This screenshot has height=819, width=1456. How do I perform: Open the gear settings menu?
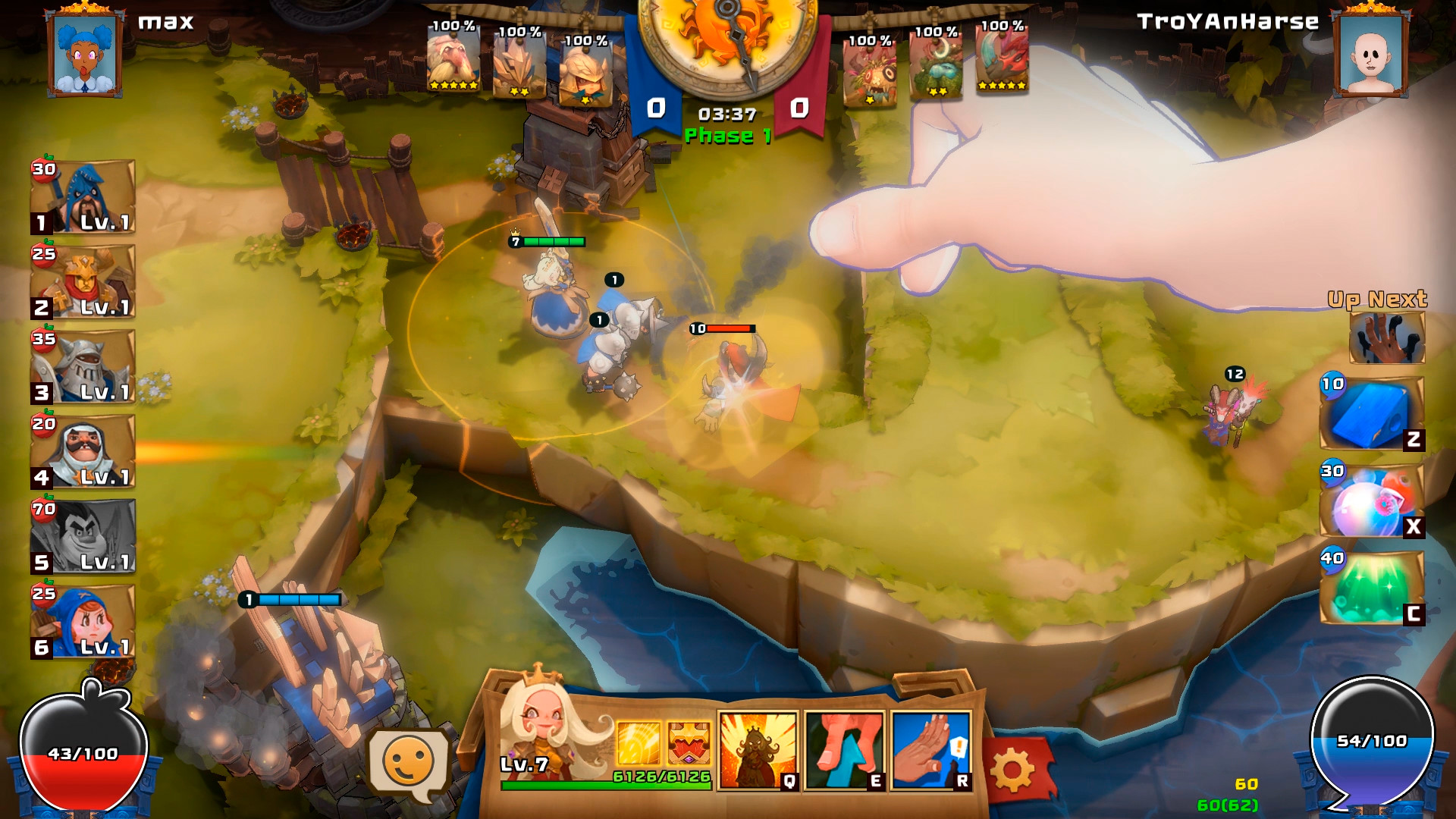pos(1013,770)
